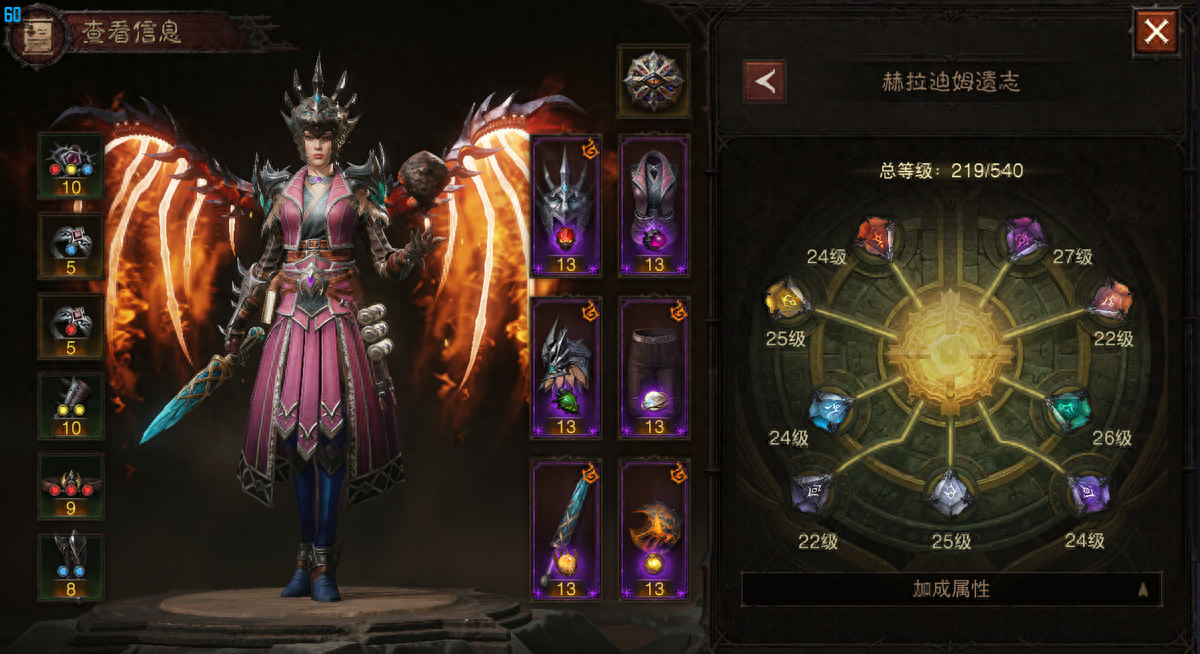Open the shoulder armor equipment slot

[x=566, y=367]
